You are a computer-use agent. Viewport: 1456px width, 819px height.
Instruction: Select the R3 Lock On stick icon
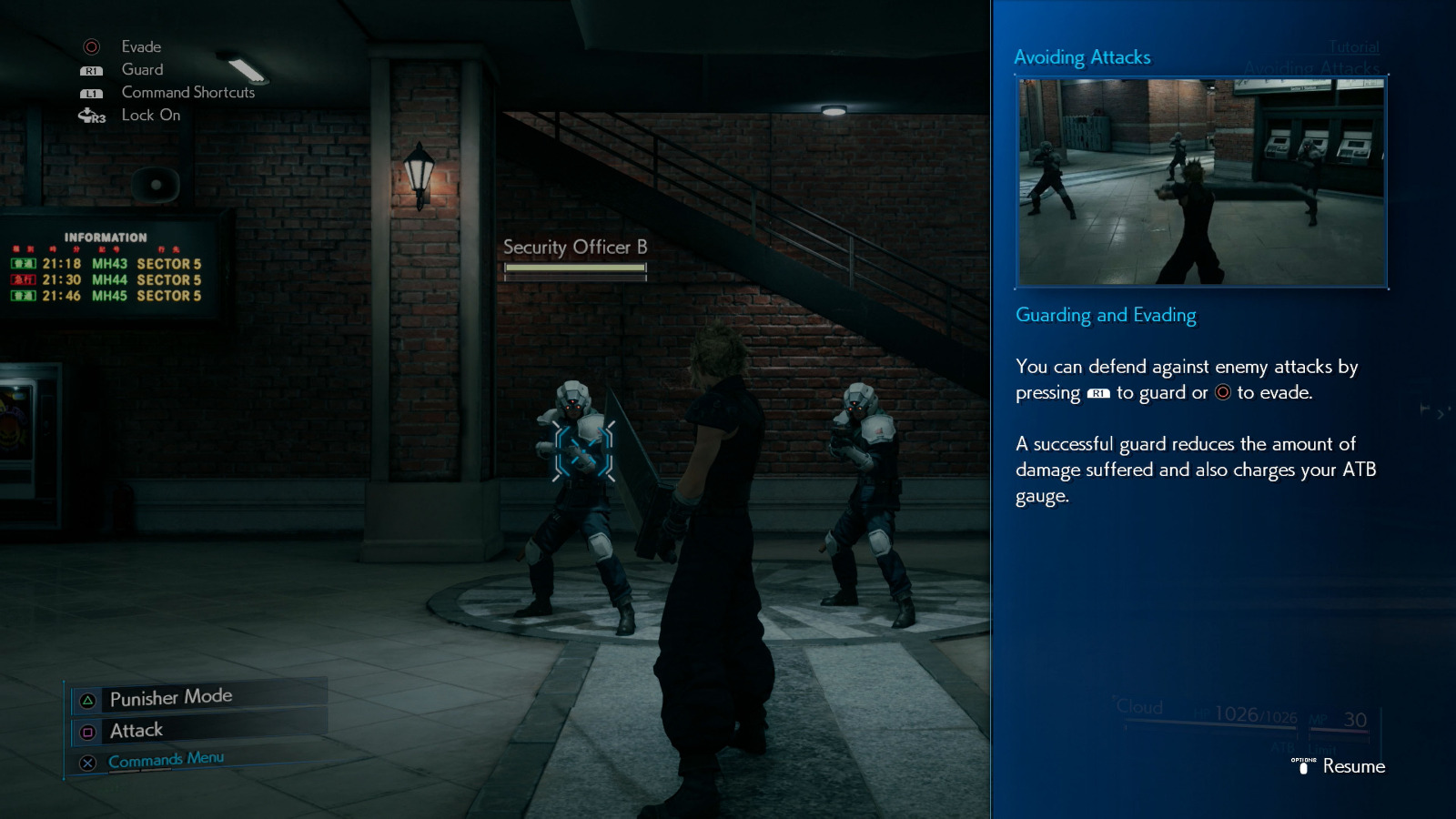(x=91, y=115)
